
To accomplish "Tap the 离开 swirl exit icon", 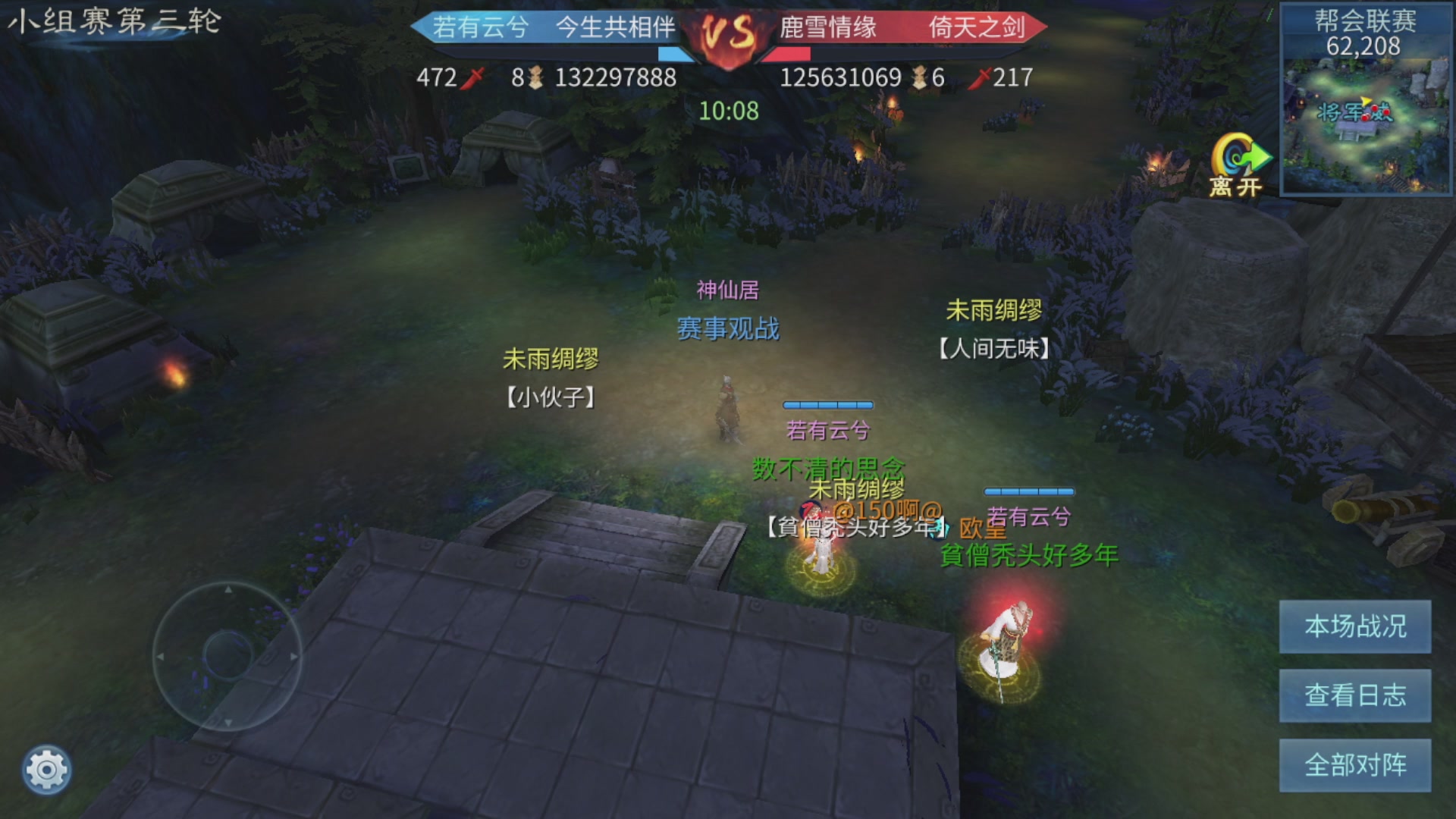I will point(1237,155).
